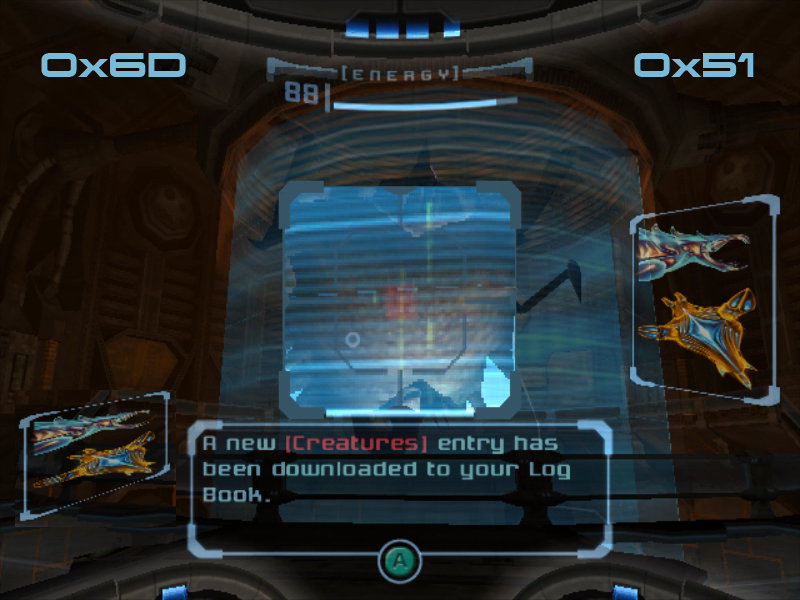Click the Log Book entry message box

398,487
